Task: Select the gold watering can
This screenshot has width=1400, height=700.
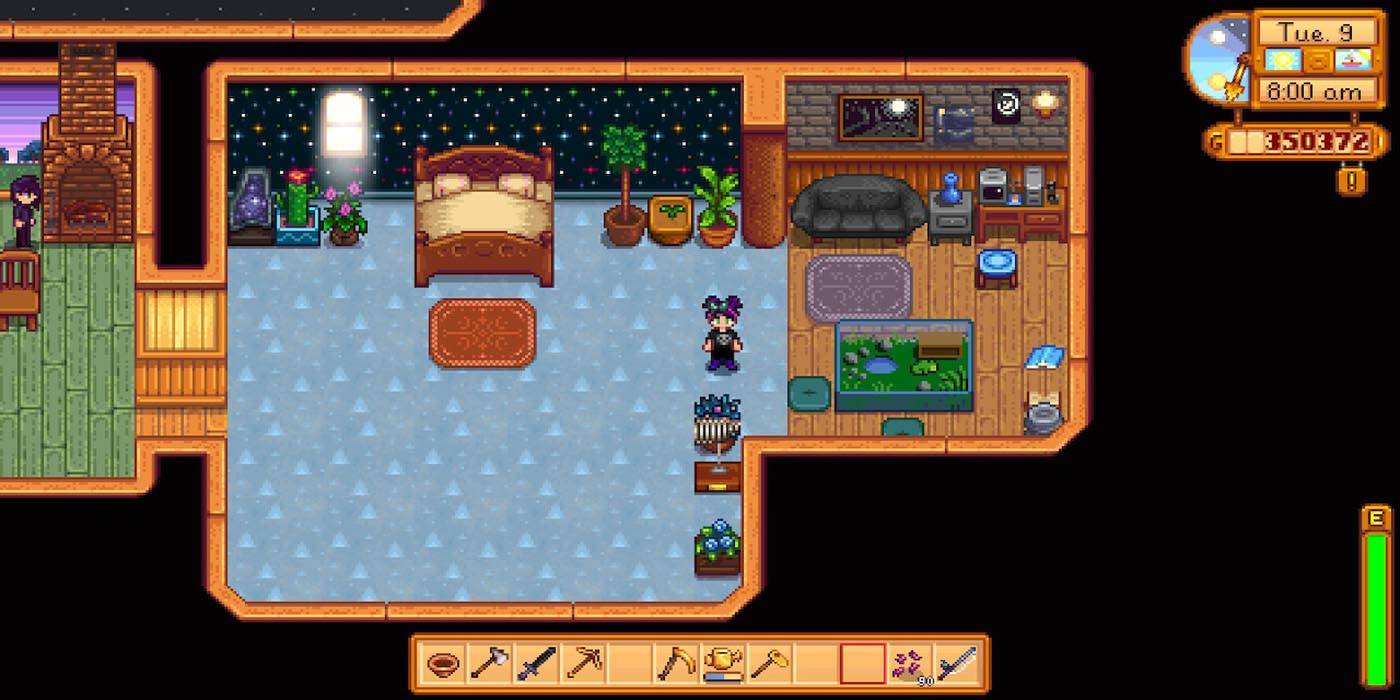Action: click(x=721, y=663)
